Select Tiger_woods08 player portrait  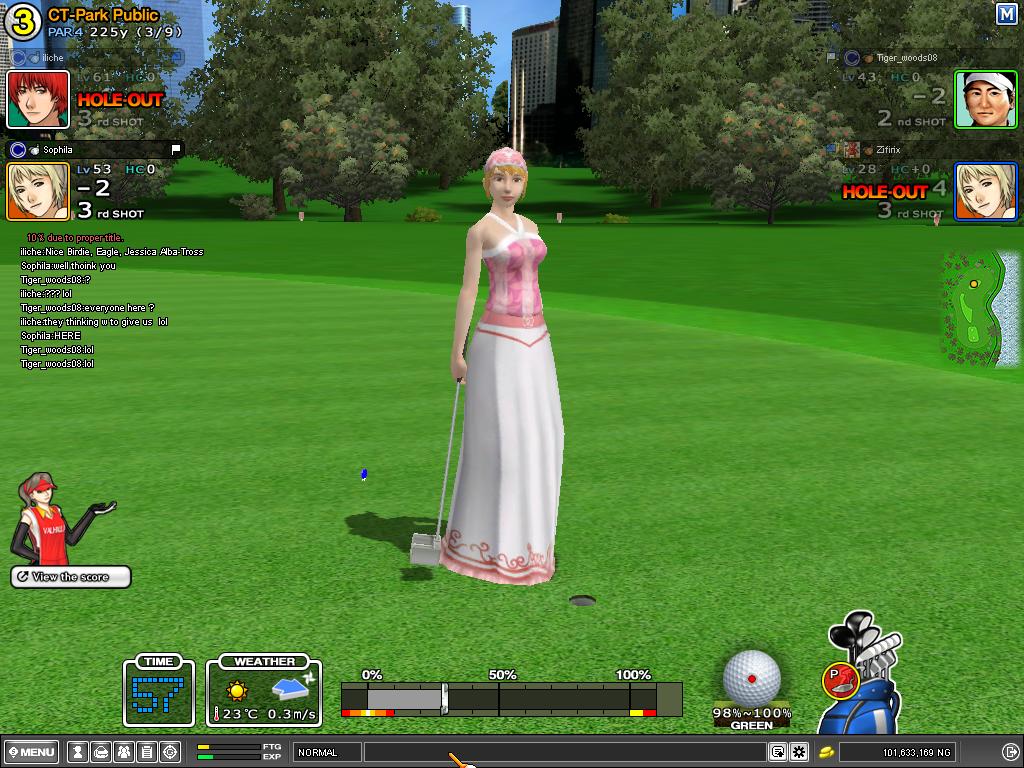pyautogui.click(x=985, y=99)
